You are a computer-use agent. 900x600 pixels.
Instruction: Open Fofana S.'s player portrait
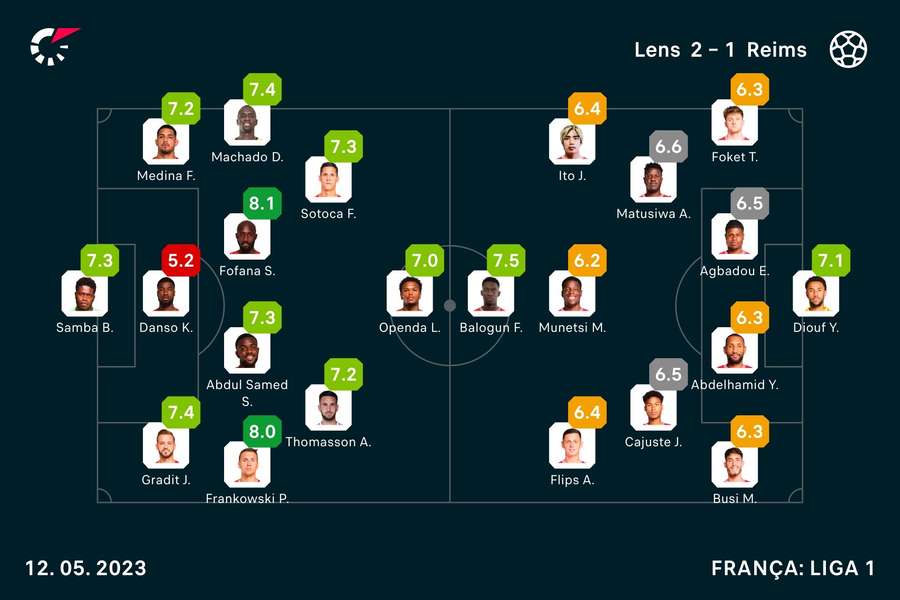[x=246, y=236]
